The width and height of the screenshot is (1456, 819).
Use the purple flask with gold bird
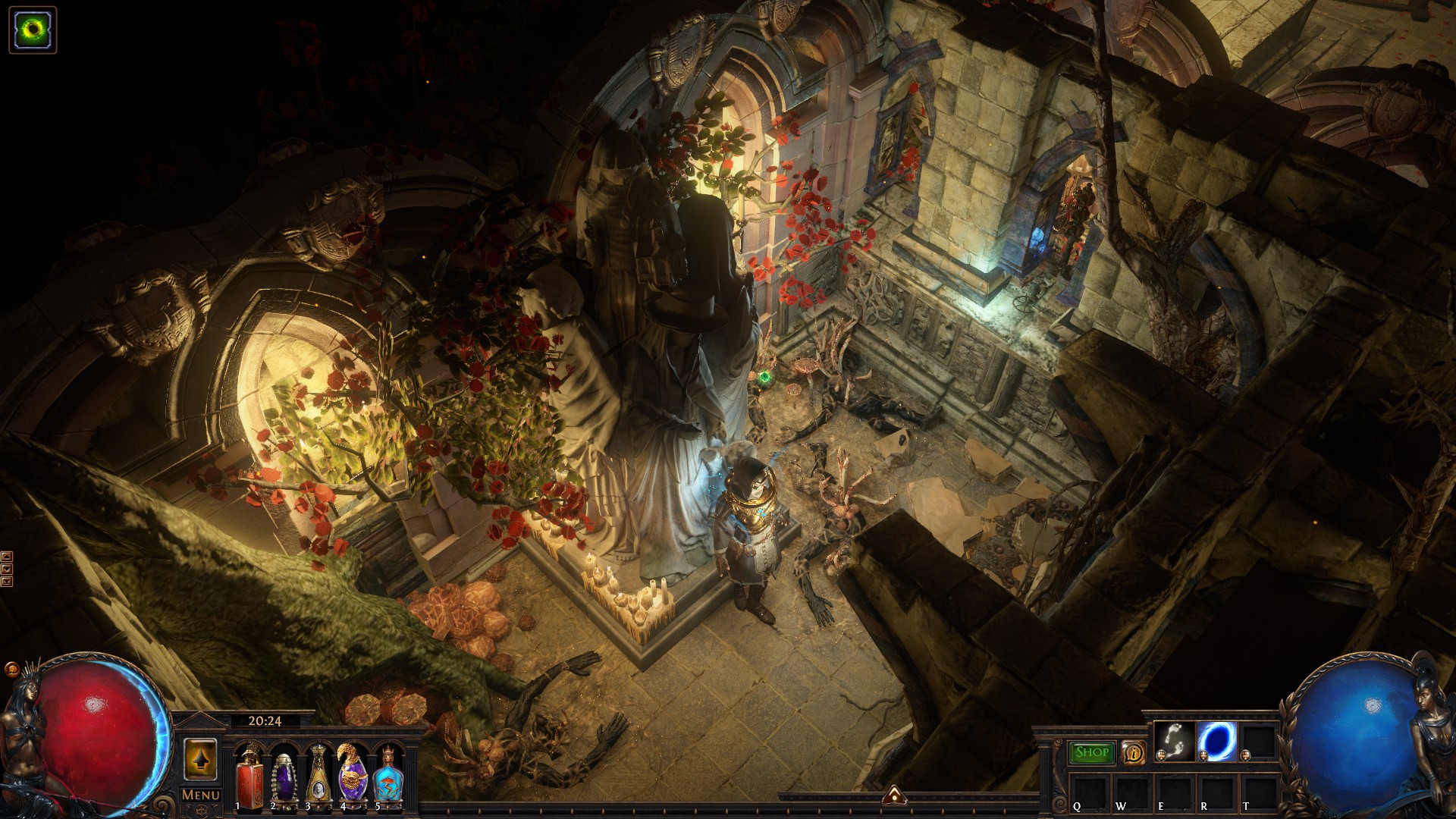[353, 773]
